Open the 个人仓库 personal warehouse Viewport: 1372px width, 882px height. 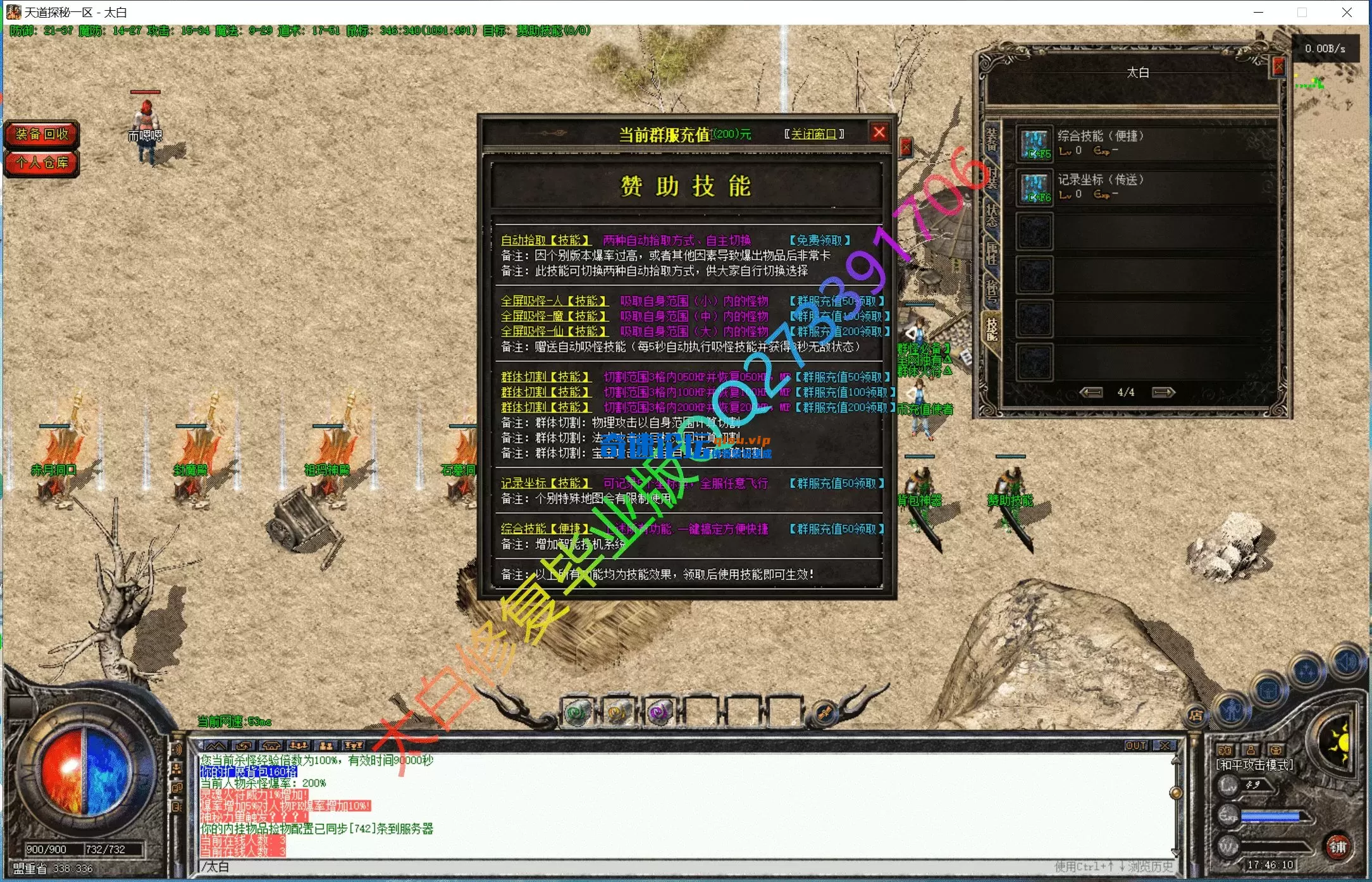click(x=42, y=163)
